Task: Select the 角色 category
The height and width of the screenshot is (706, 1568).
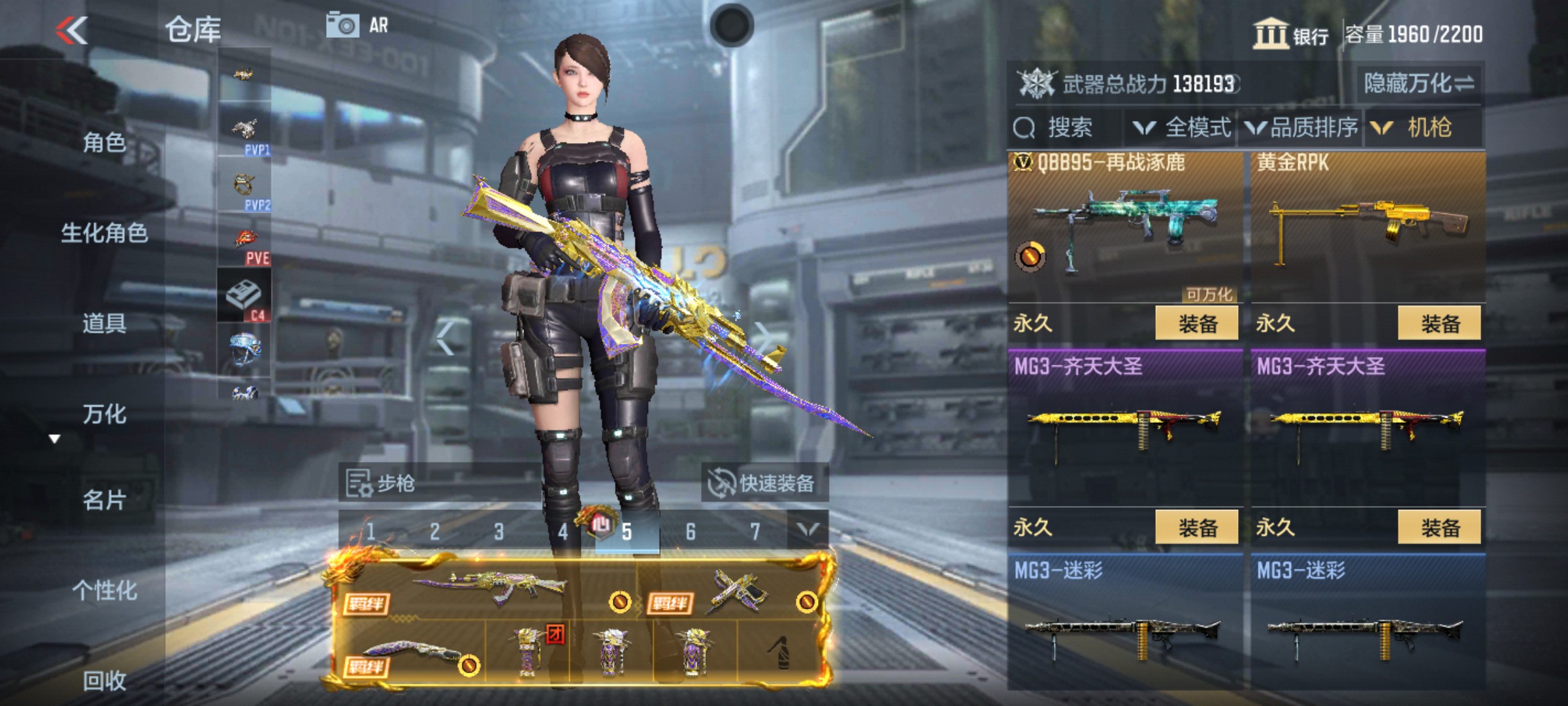Action: click(x=104, y=142)
